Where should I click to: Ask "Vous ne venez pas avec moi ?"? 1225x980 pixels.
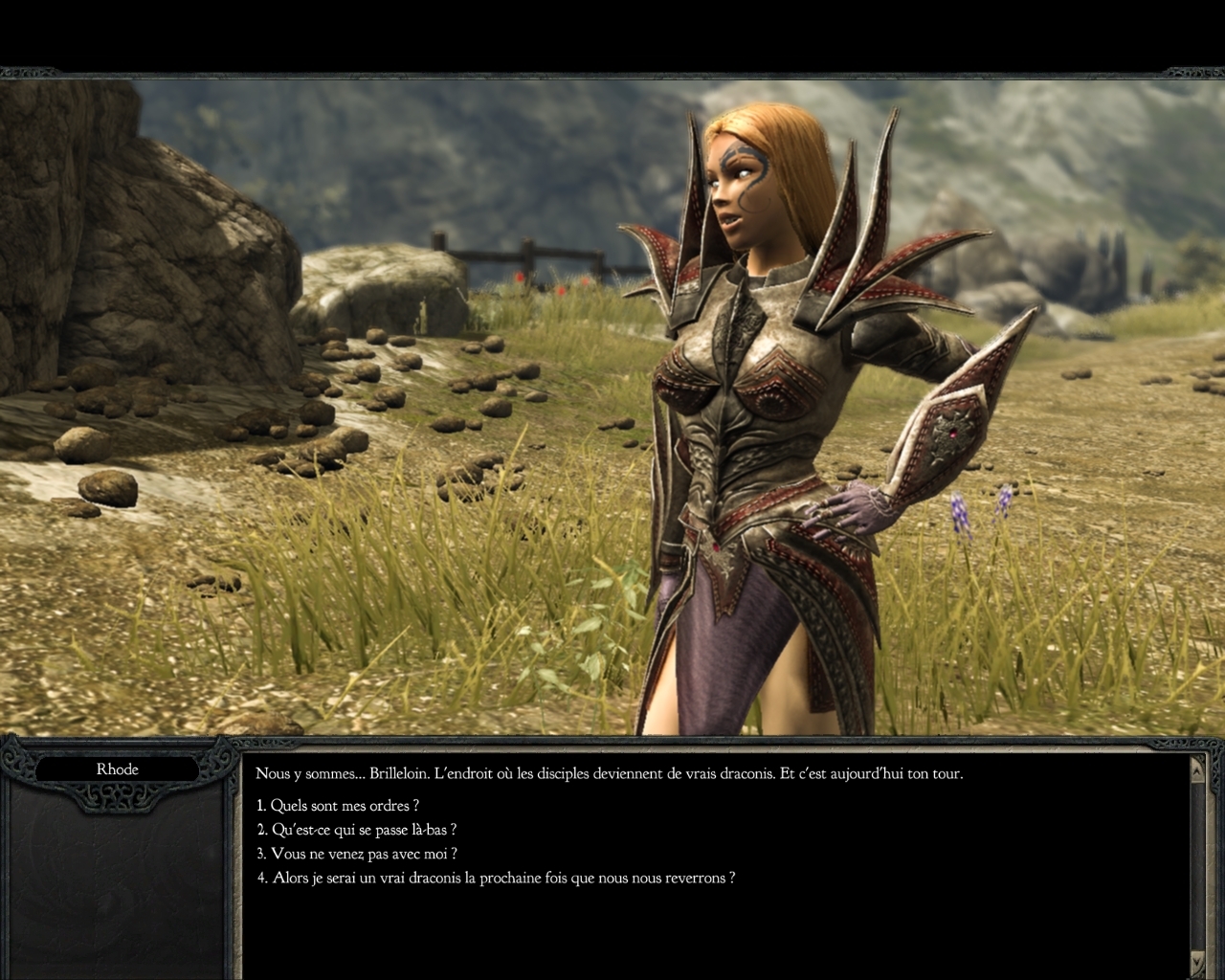point(356,854)
